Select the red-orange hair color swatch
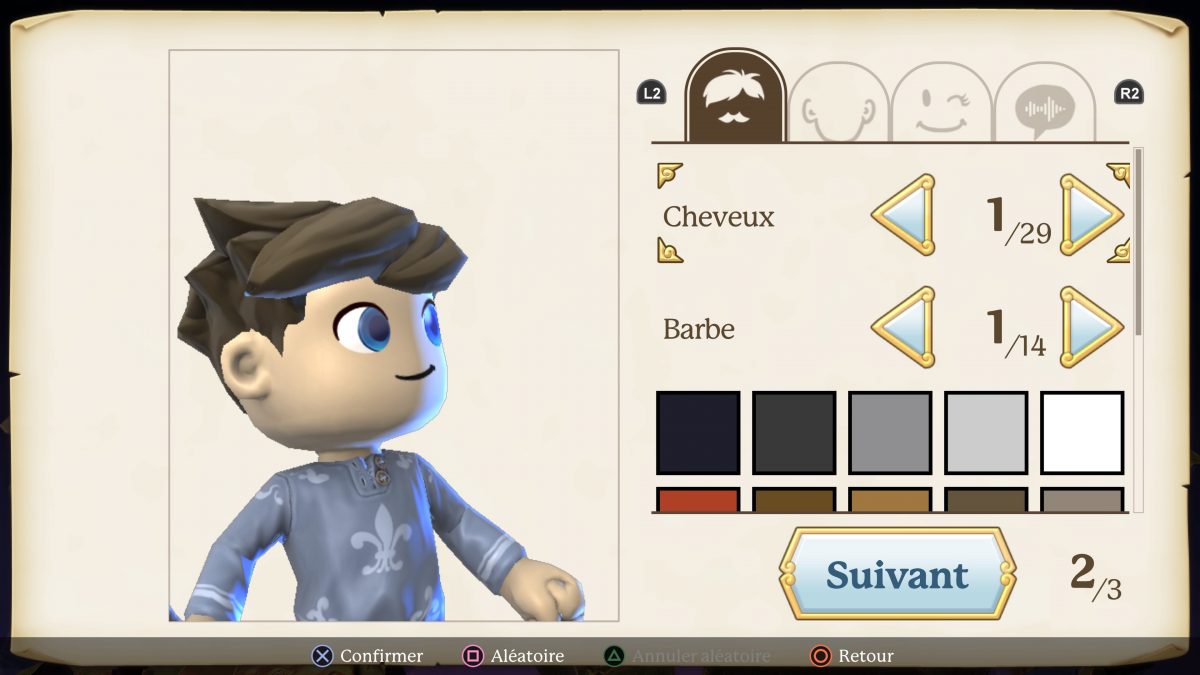 tap(698, 499)
